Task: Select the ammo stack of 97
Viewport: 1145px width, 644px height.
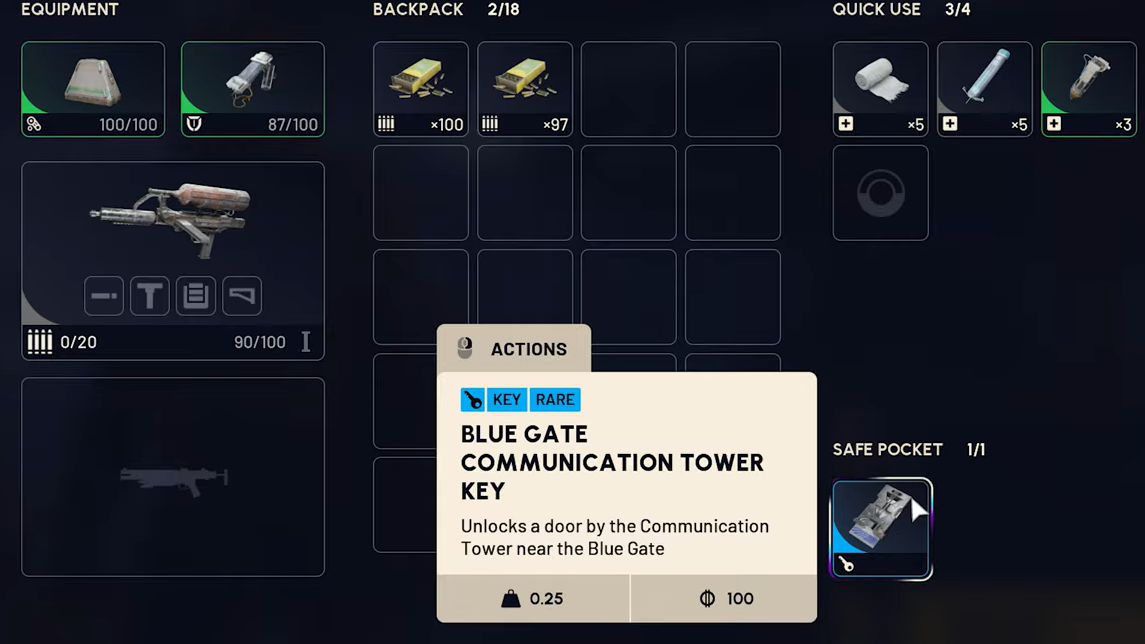Action: [525, 89]
